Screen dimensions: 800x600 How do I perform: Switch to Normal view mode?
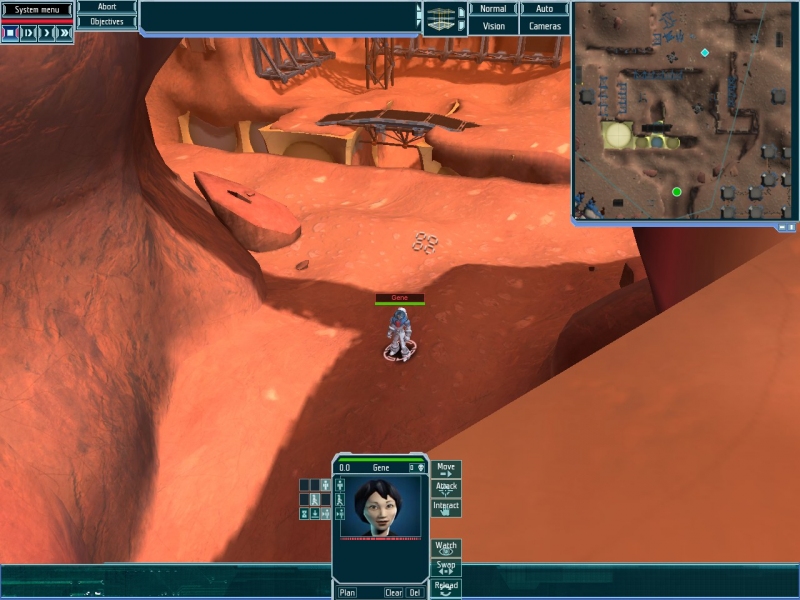pyautogui.click(x=493, y=9)
